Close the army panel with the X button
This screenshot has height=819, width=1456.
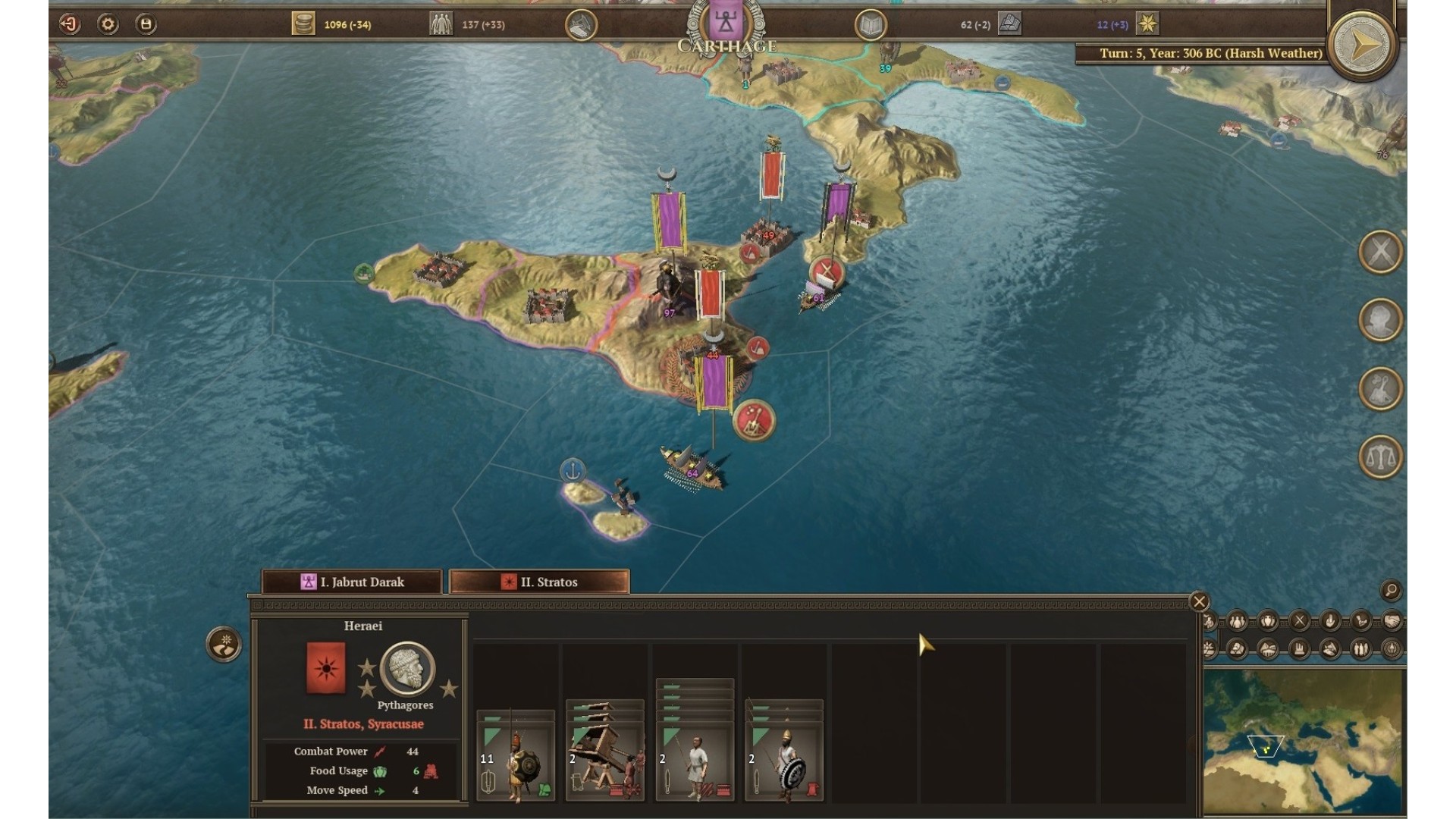[1199, 601]
